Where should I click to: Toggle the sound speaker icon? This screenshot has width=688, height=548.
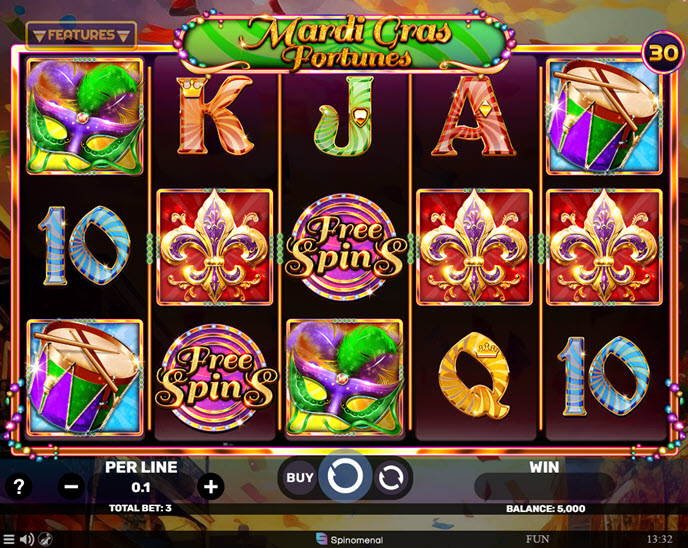[x=27, y=540]
